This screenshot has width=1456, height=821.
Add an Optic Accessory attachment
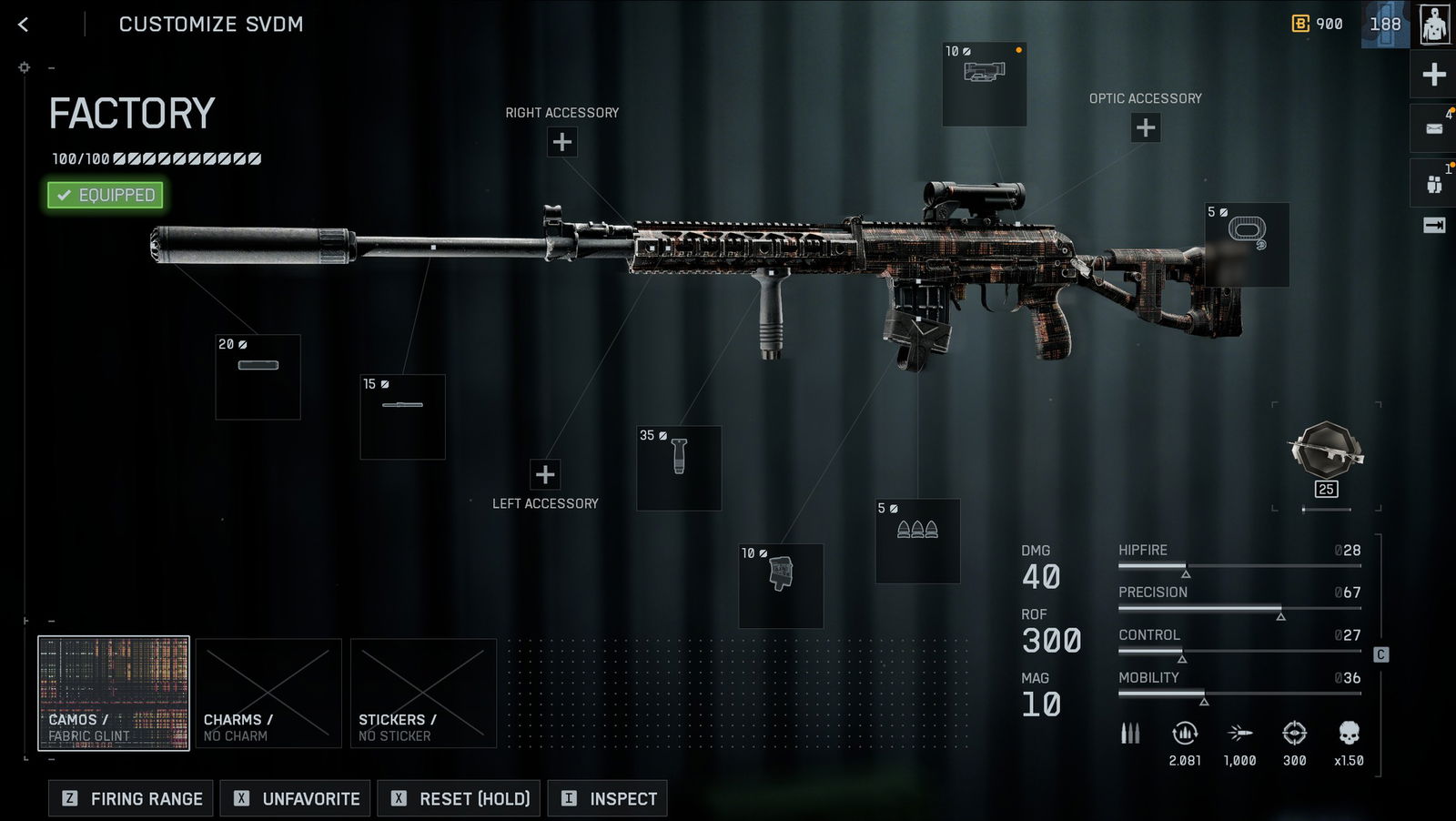(1146, 127)
